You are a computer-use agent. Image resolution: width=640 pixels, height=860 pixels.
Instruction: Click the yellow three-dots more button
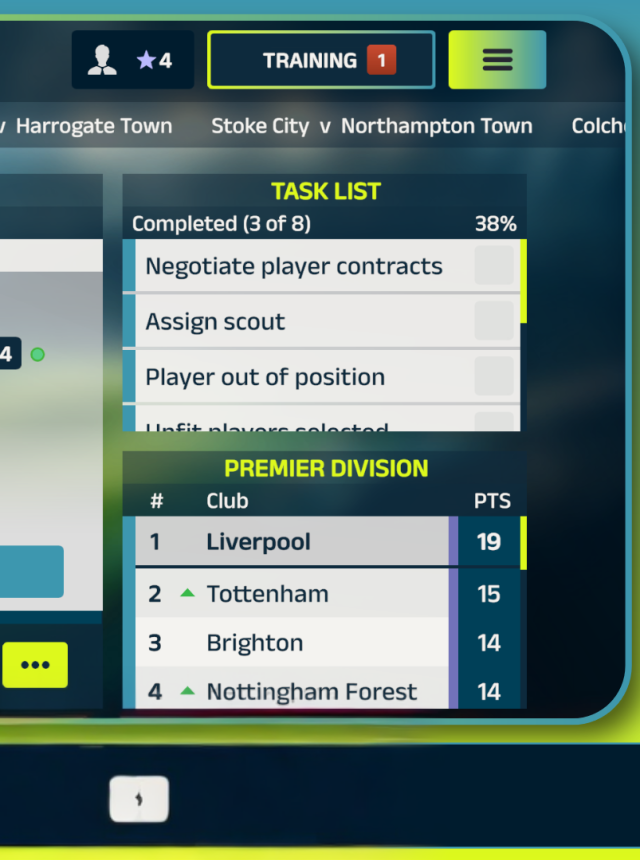[35, 665]
